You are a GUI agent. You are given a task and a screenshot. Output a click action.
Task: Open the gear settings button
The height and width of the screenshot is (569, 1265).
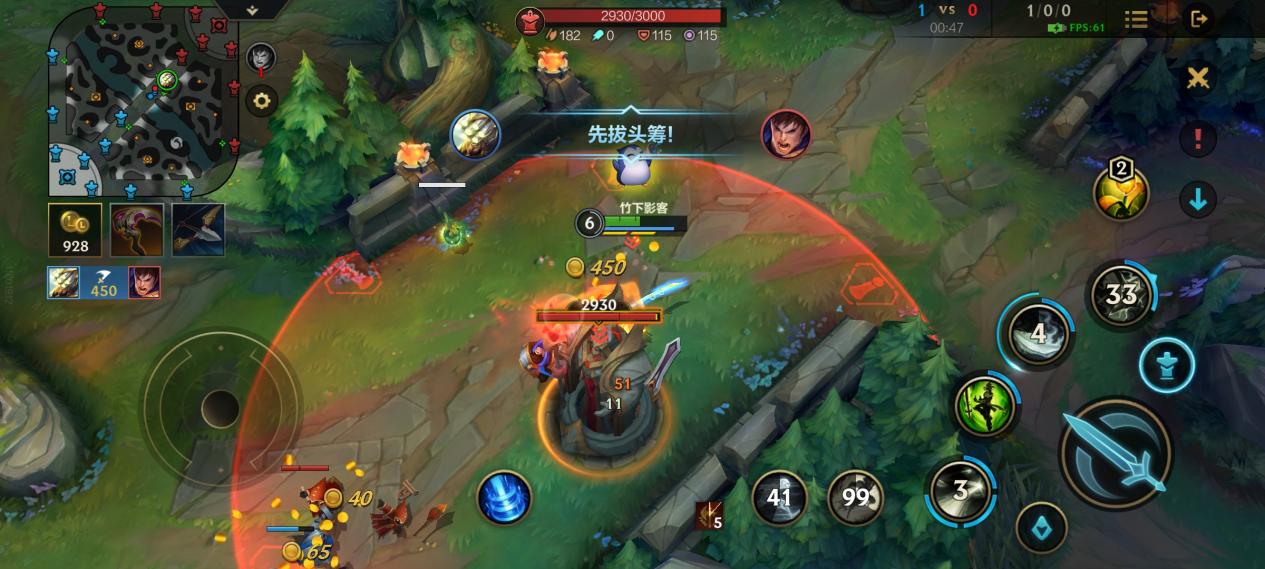[262, 101]
